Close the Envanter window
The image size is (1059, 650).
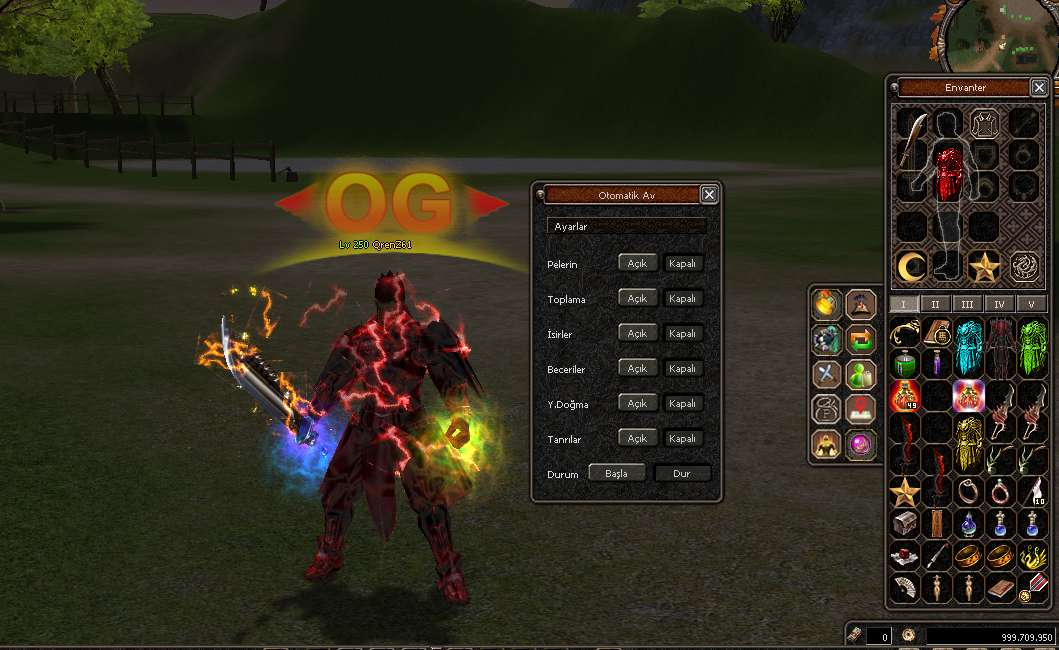[x=1039, y=88]
